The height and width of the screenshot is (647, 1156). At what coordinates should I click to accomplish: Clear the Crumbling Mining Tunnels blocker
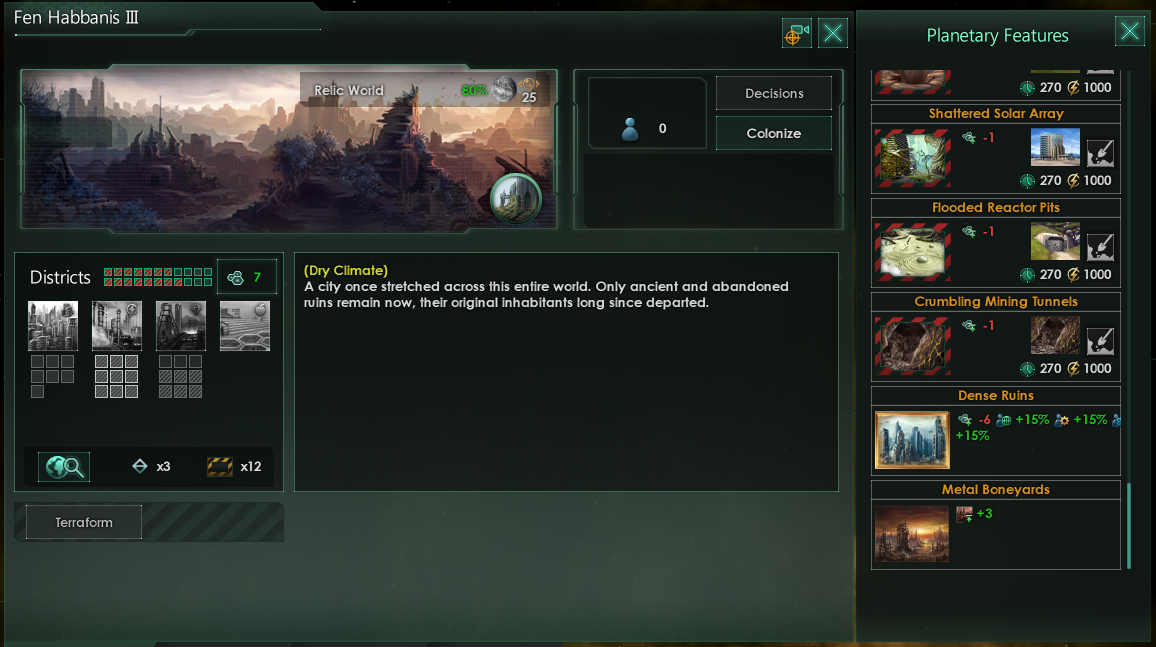pyautogui.click(x=1100, y=341)
